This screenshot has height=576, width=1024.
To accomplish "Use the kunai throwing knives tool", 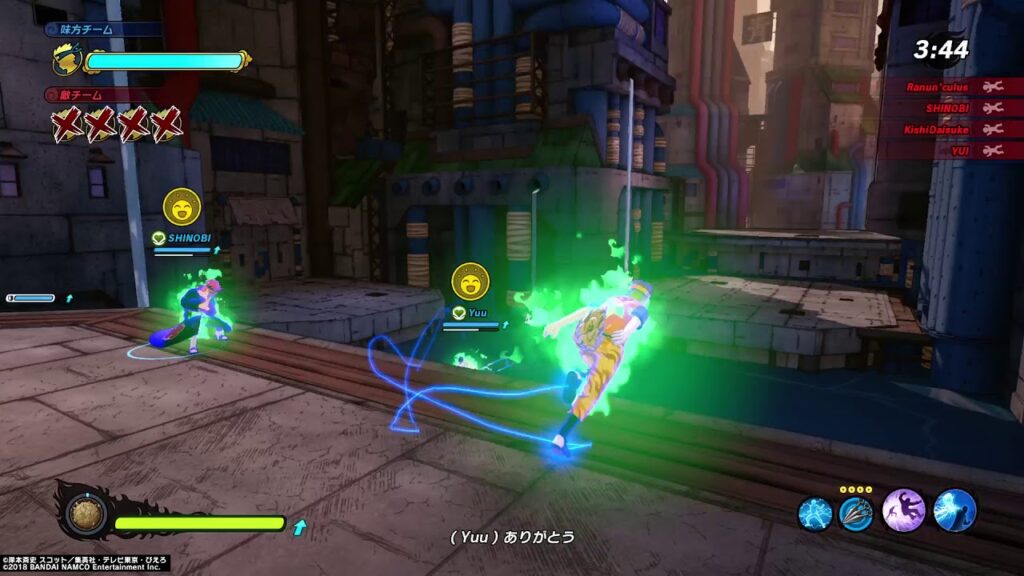I will tap(855, 513).
